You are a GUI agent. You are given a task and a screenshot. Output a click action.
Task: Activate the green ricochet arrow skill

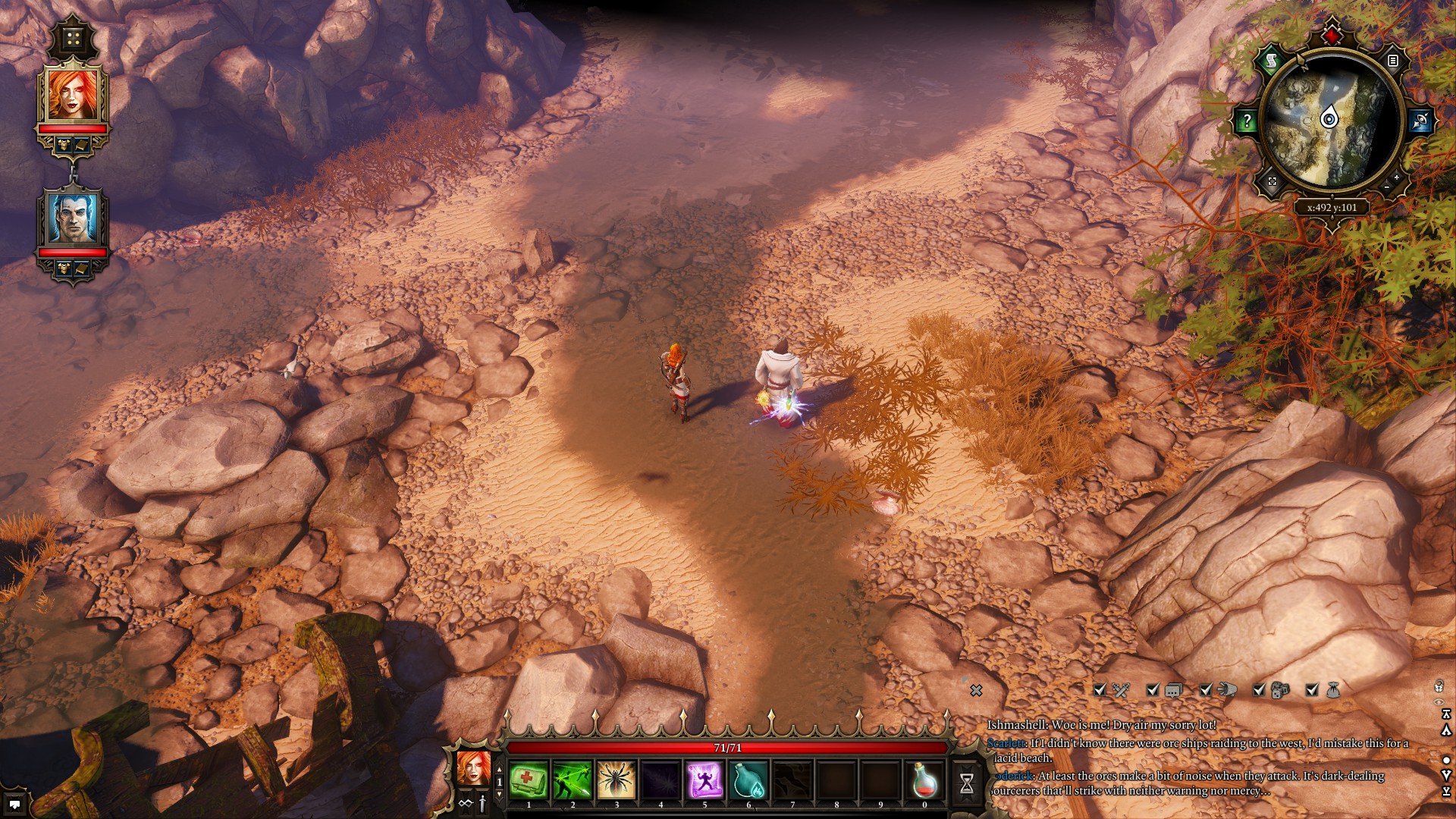[573, 780]
